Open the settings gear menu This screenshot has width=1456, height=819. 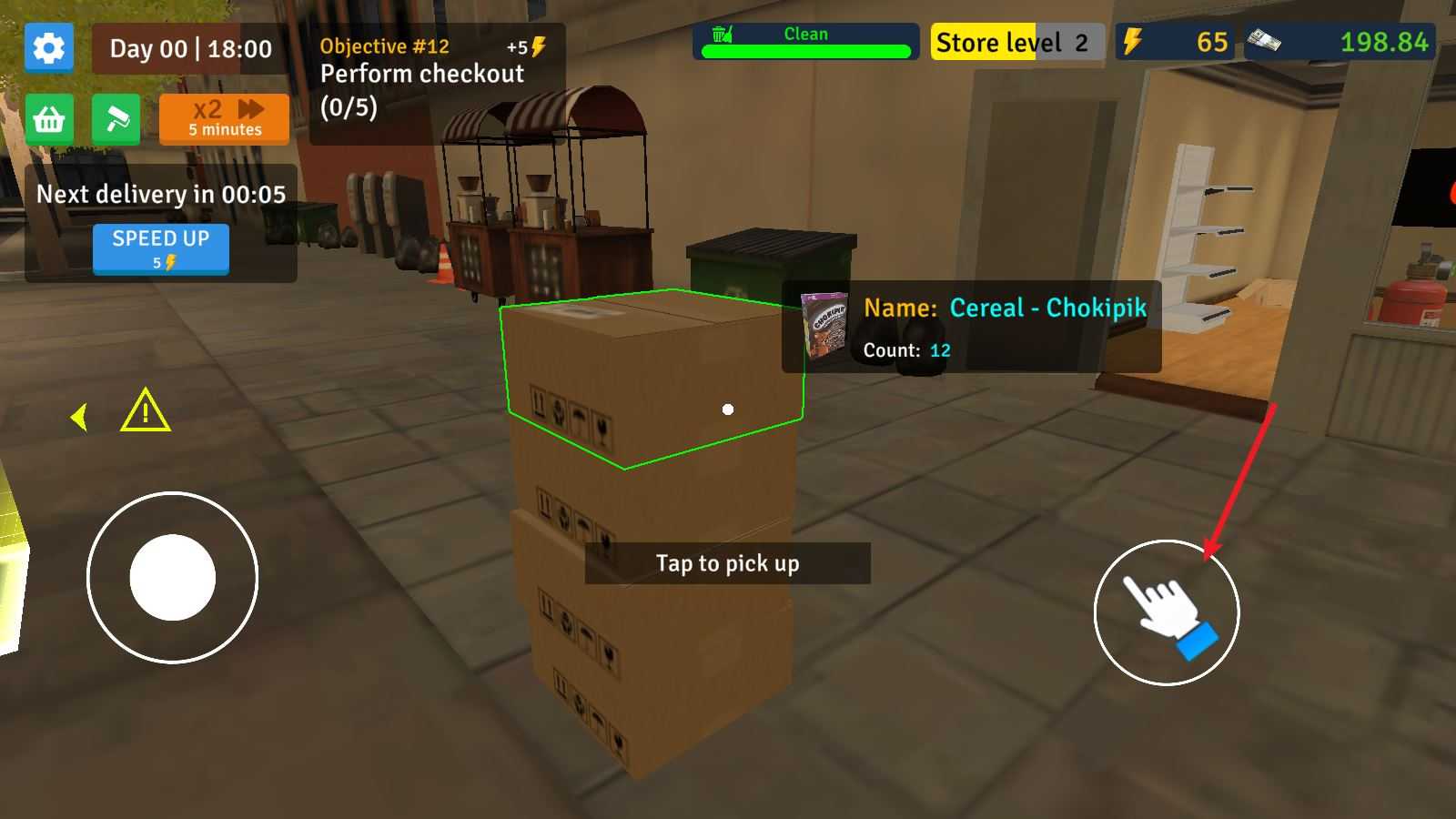[49, 47]
